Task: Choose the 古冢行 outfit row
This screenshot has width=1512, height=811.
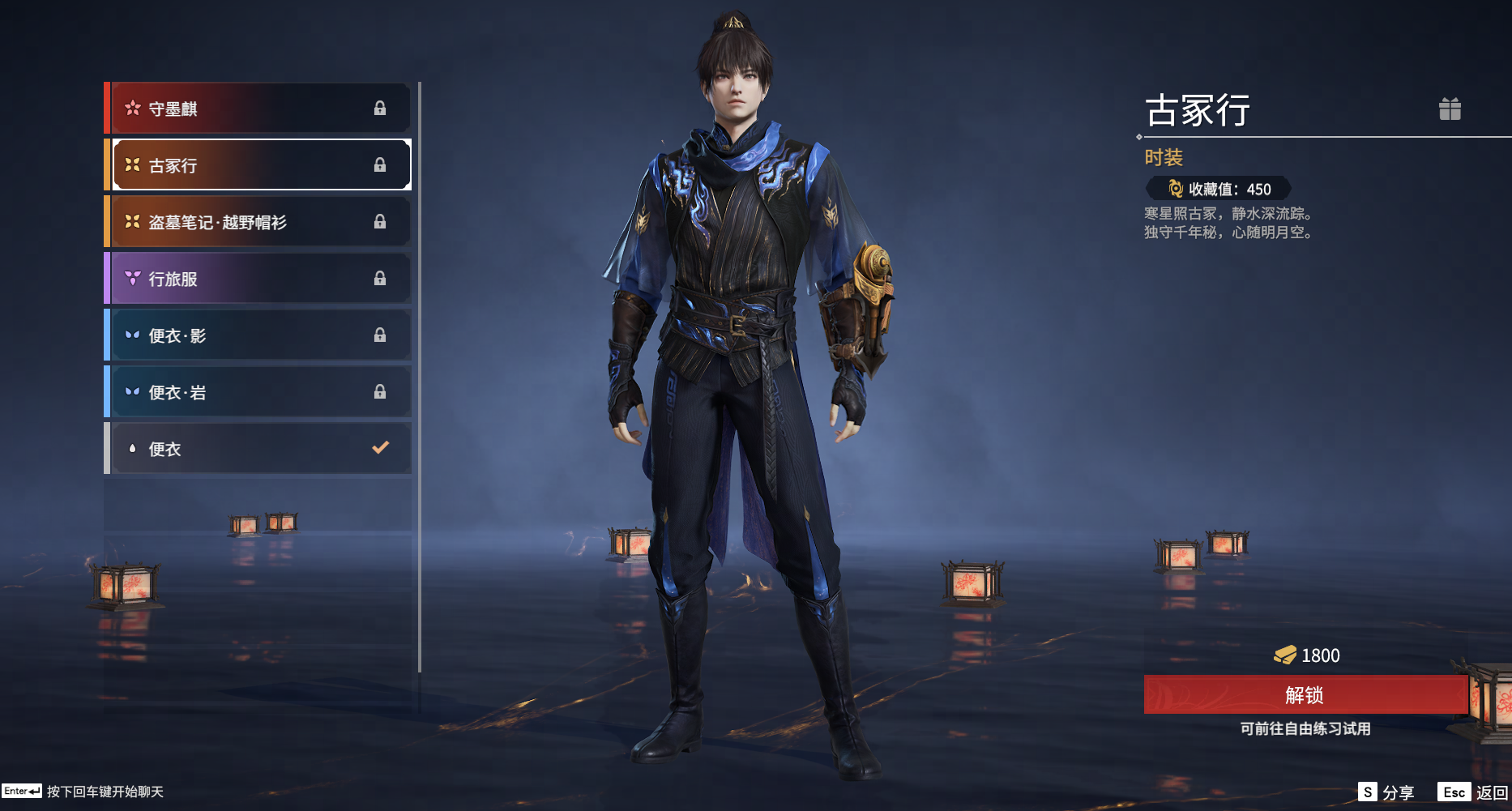Action: click(x=259, y=165)
